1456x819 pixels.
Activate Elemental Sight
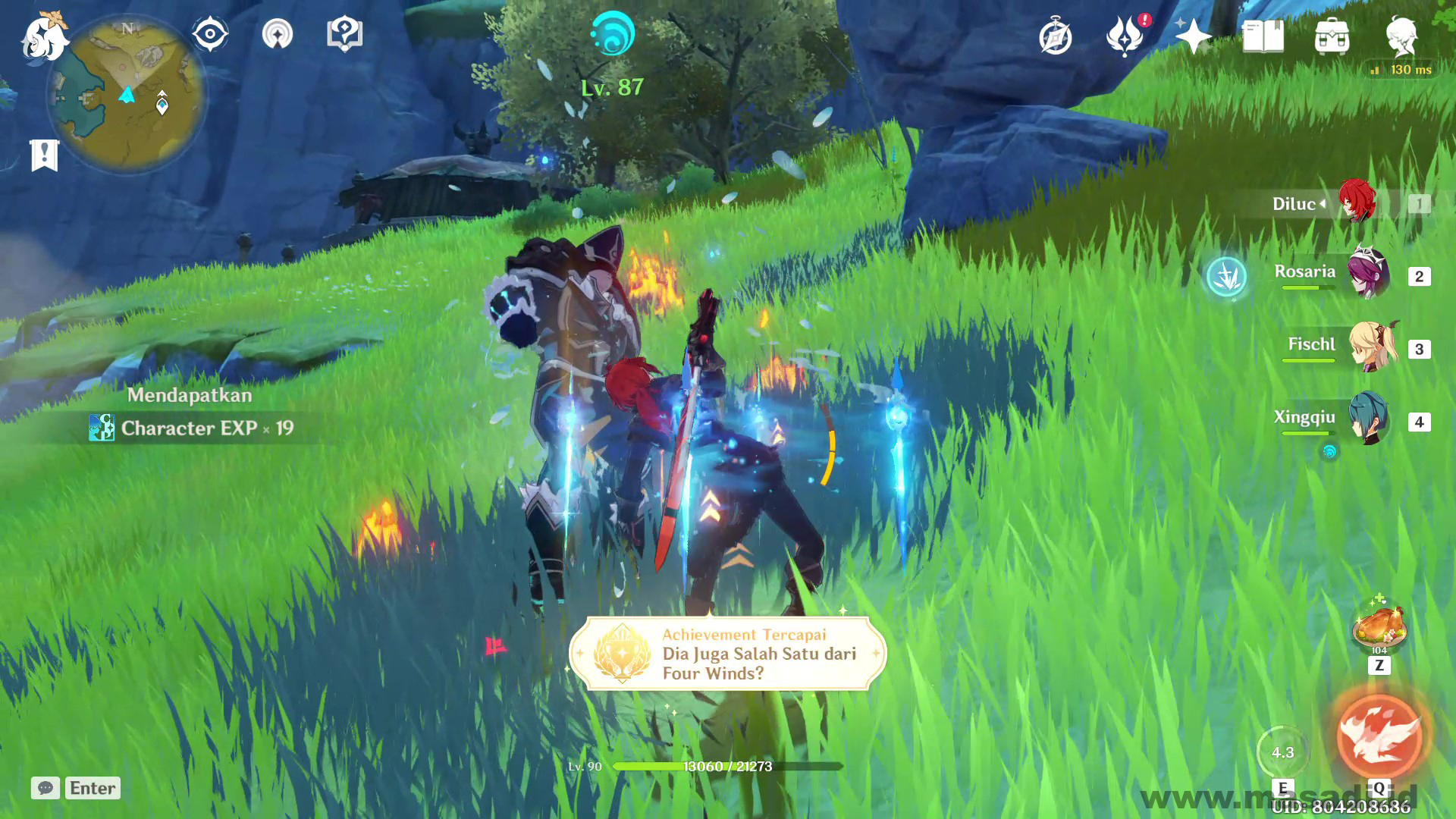click(x=210, y=33)
